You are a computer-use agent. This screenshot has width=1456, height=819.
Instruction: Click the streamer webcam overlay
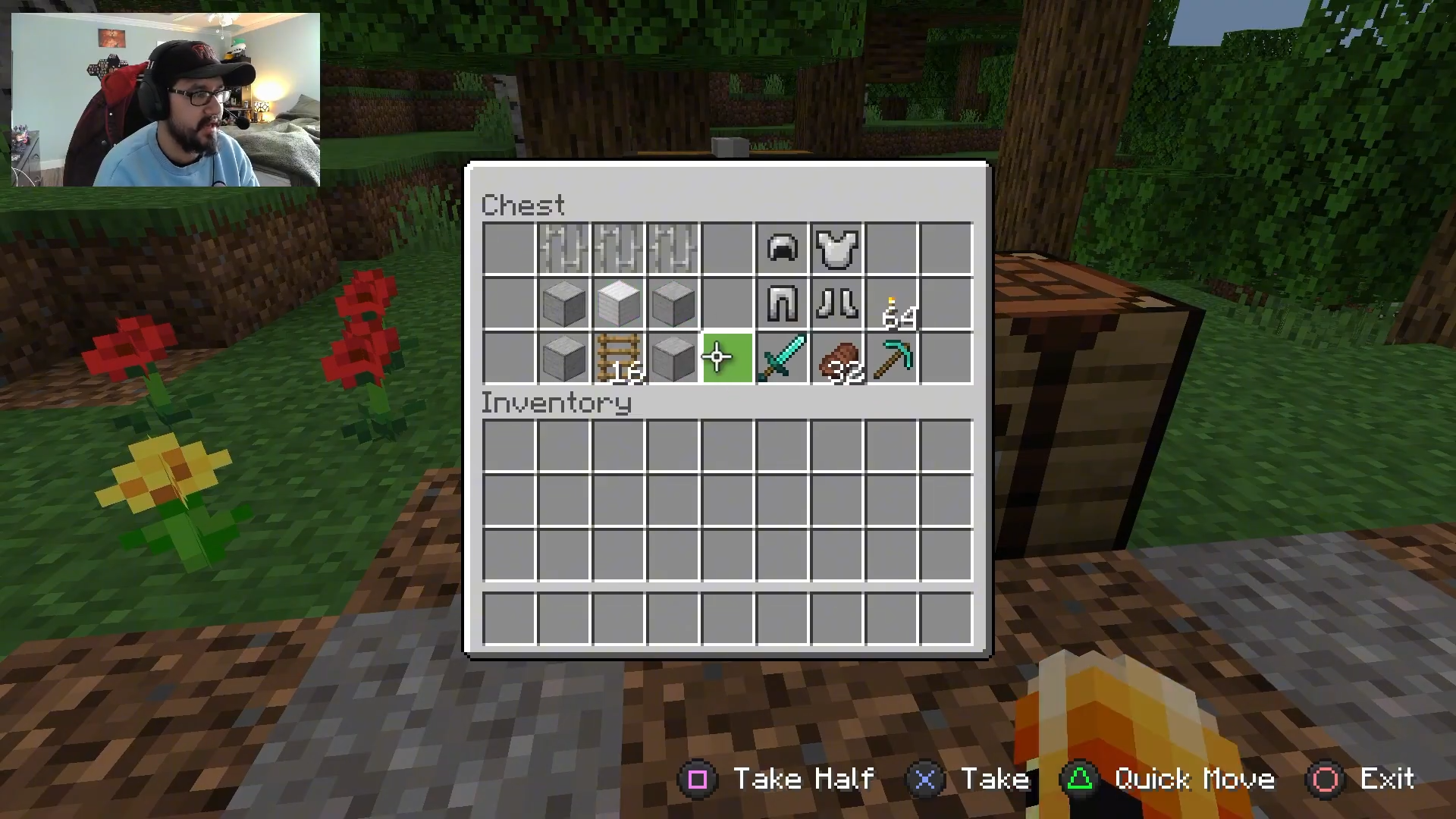point(165,99)
